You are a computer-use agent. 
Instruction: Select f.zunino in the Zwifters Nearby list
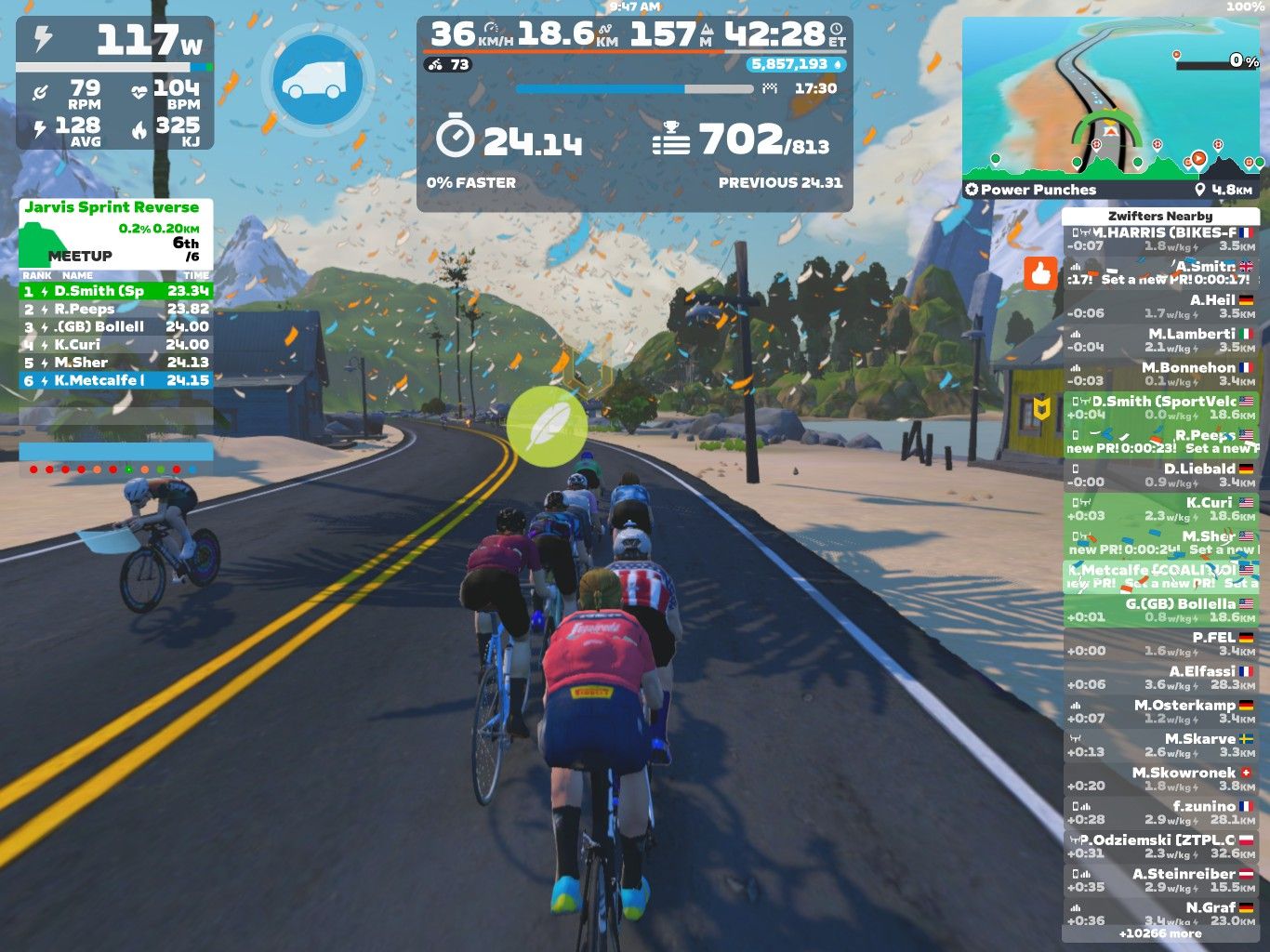click(x=1160, y=813)
